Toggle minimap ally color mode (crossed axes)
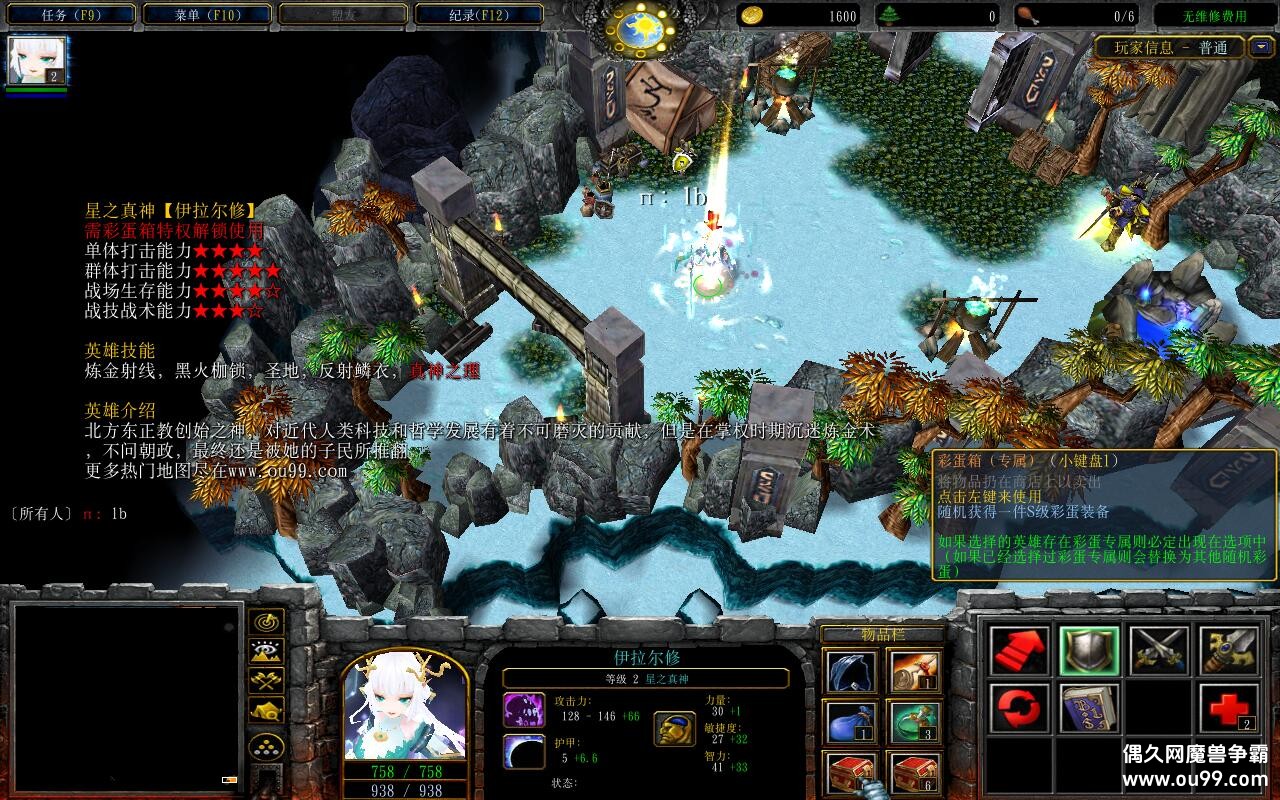The width and height of the screenshot is (1280, 800). click(267, 680)
